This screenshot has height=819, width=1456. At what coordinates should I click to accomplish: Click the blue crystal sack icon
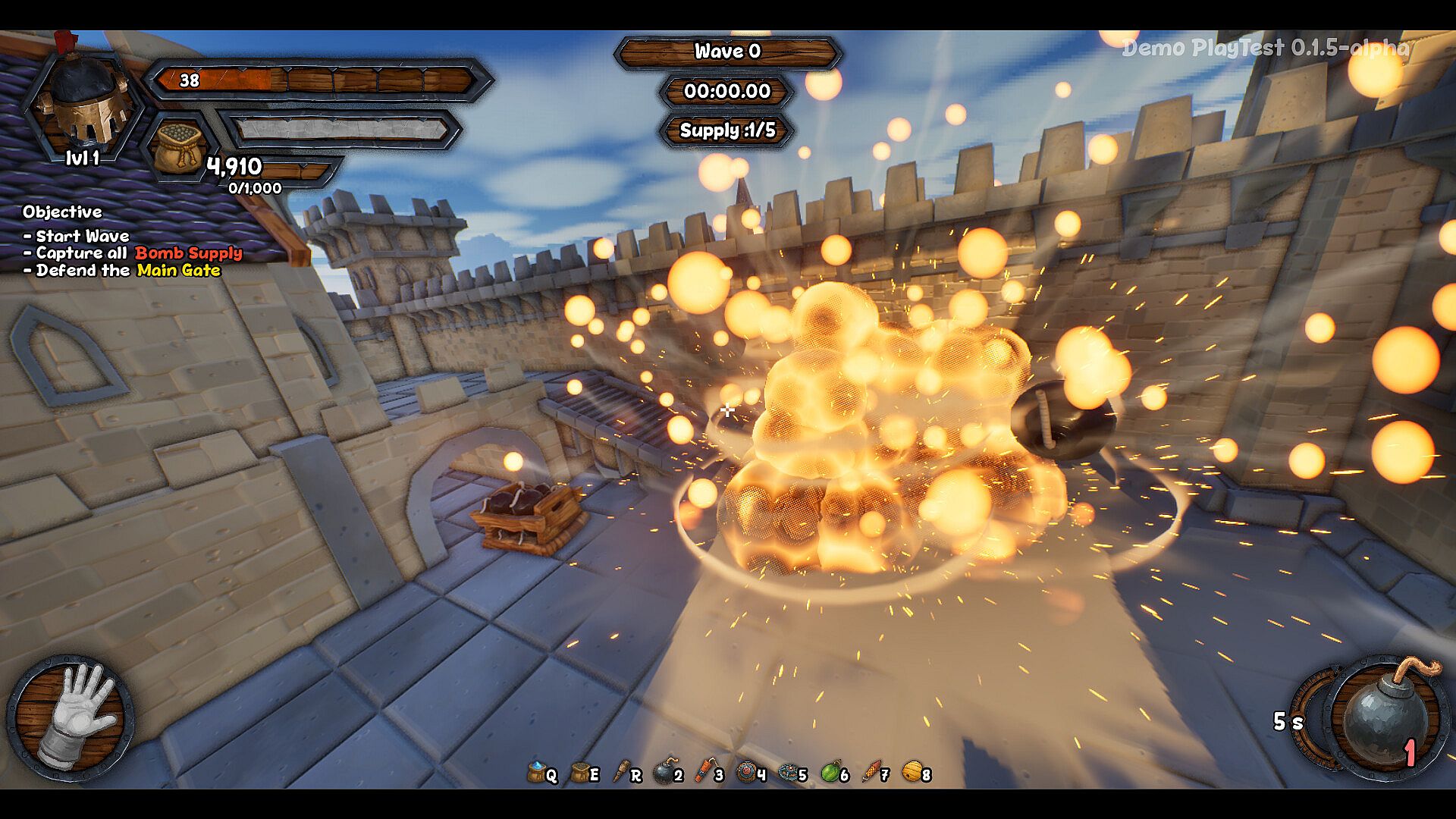538,772
